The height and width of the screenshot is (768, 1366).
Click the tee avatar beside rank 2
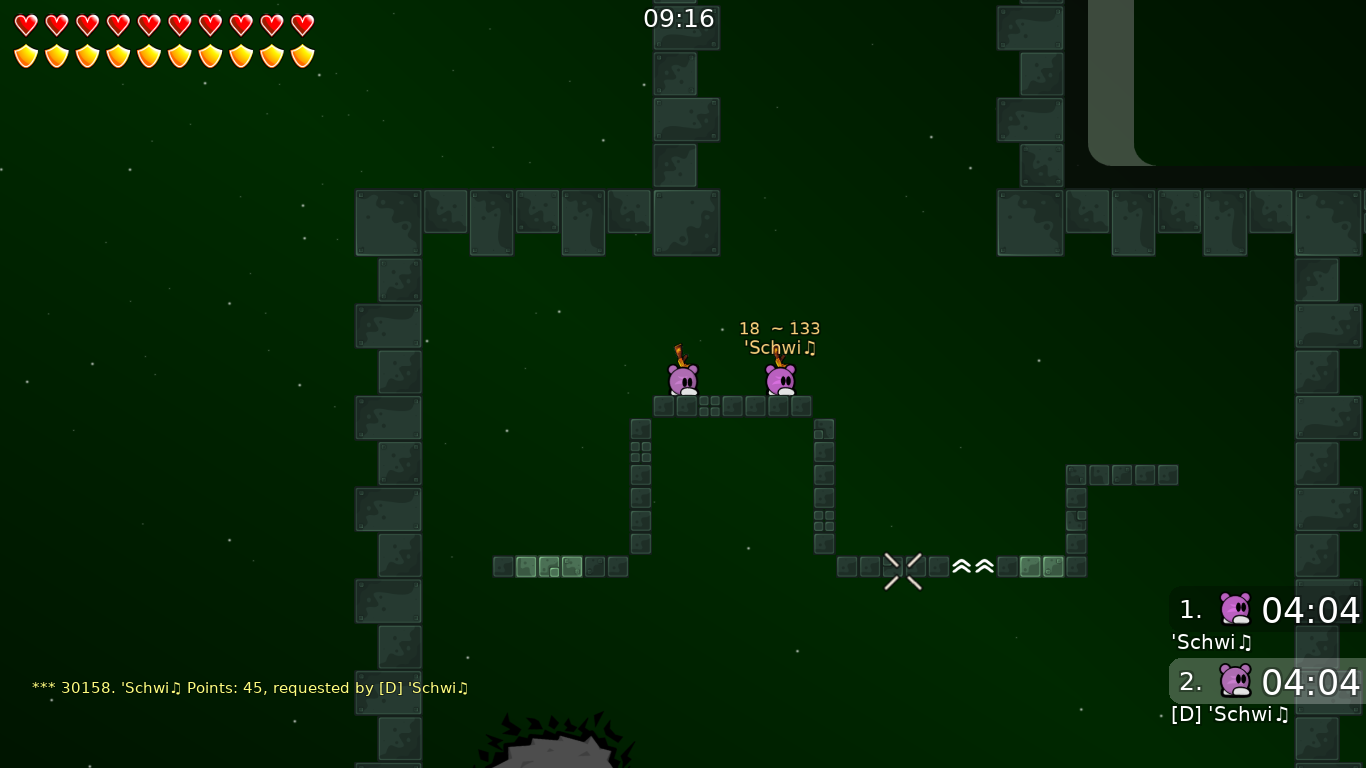pyautogui.click(x=1236, y=680)
